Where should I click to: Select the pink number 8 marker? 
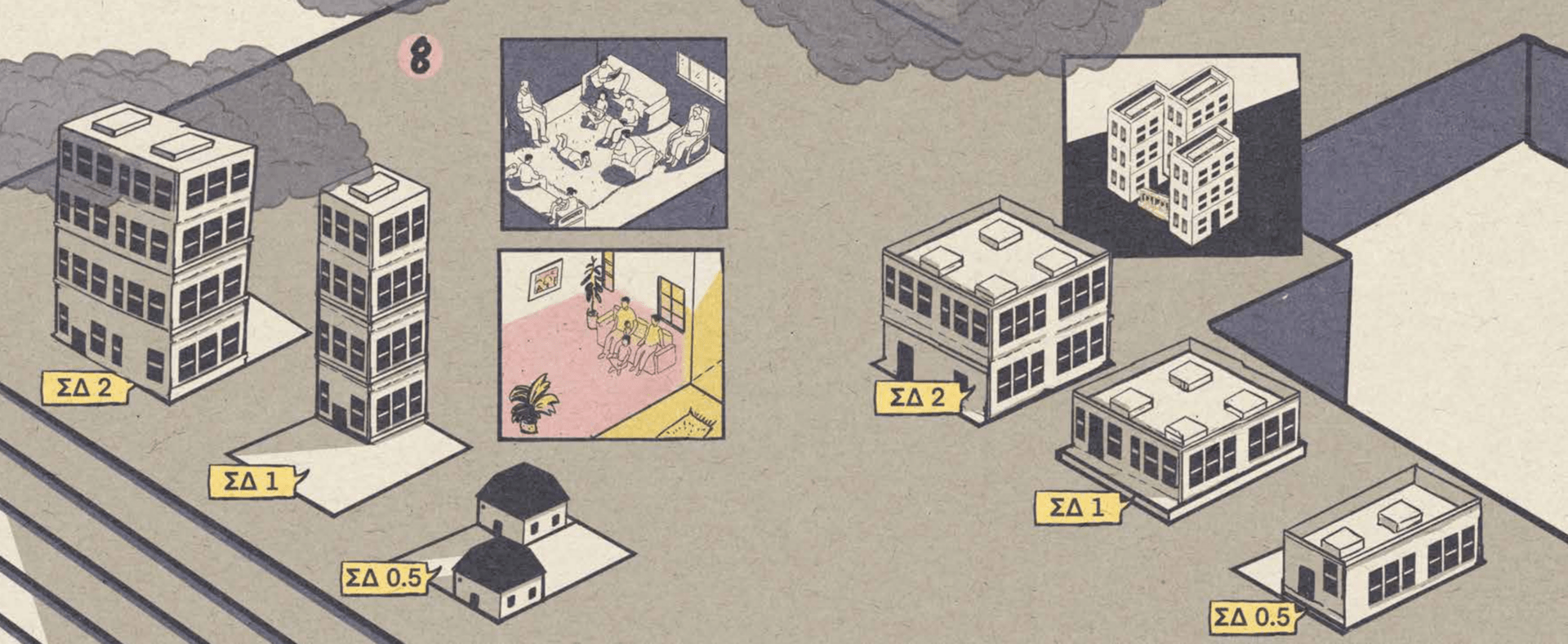pos(420,57)
